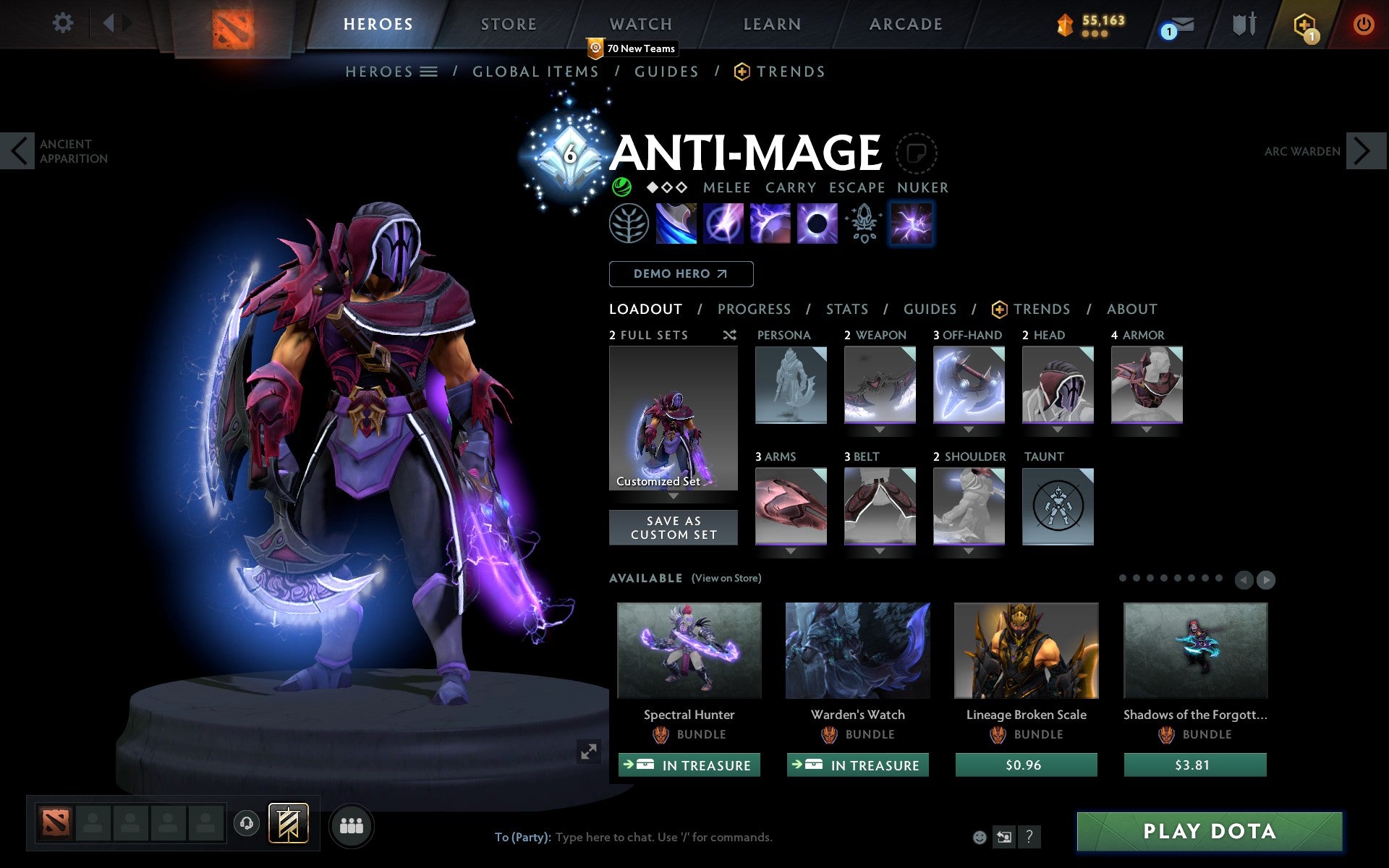Open the next page arrow for available items
Image resolution: width=1389 pixels, height=868 pixels.
click(x=1267, y=579)
